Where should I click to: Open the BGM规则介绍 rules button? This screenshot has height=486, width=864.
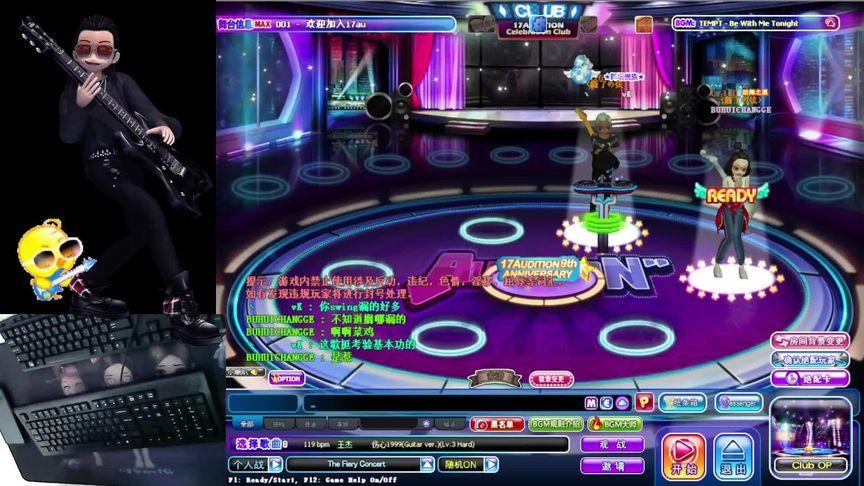(555, 424)
